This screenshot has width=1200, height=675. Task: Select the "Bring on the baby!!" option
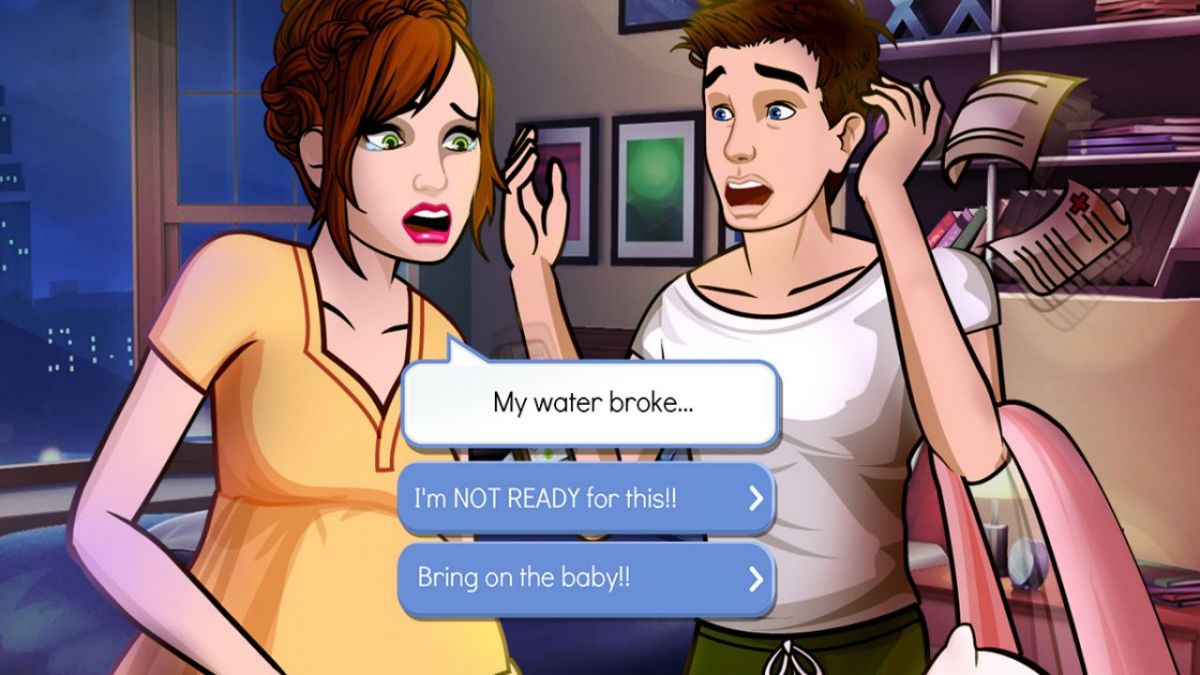pos(586,579)
